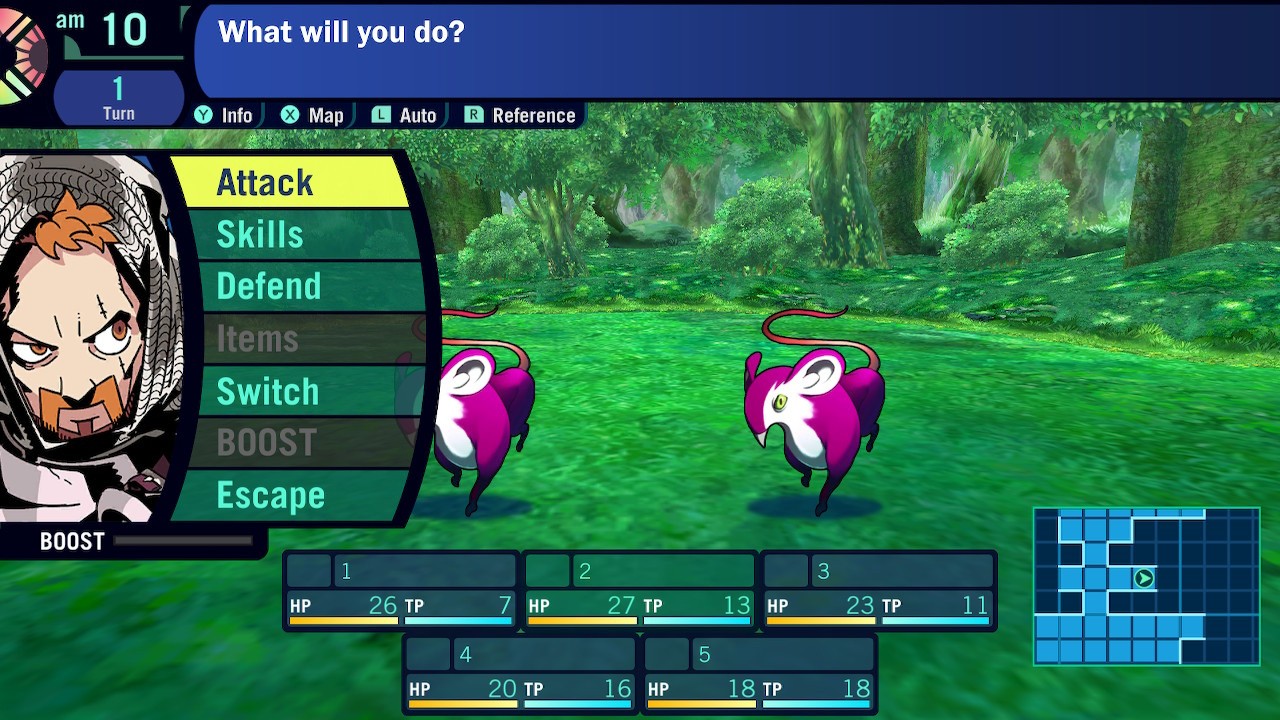Open the Skills menu
Viewport: 1280px width, 720px height.
click(290, 234)
